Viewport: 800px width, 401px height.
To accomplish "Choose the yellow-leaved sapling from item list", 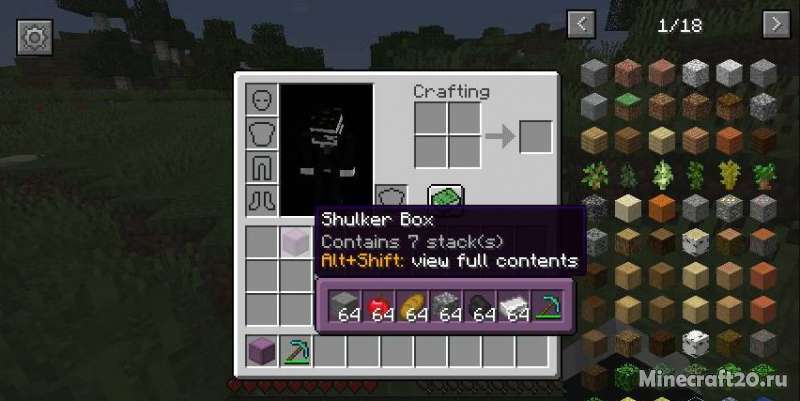I will [730, 174].
